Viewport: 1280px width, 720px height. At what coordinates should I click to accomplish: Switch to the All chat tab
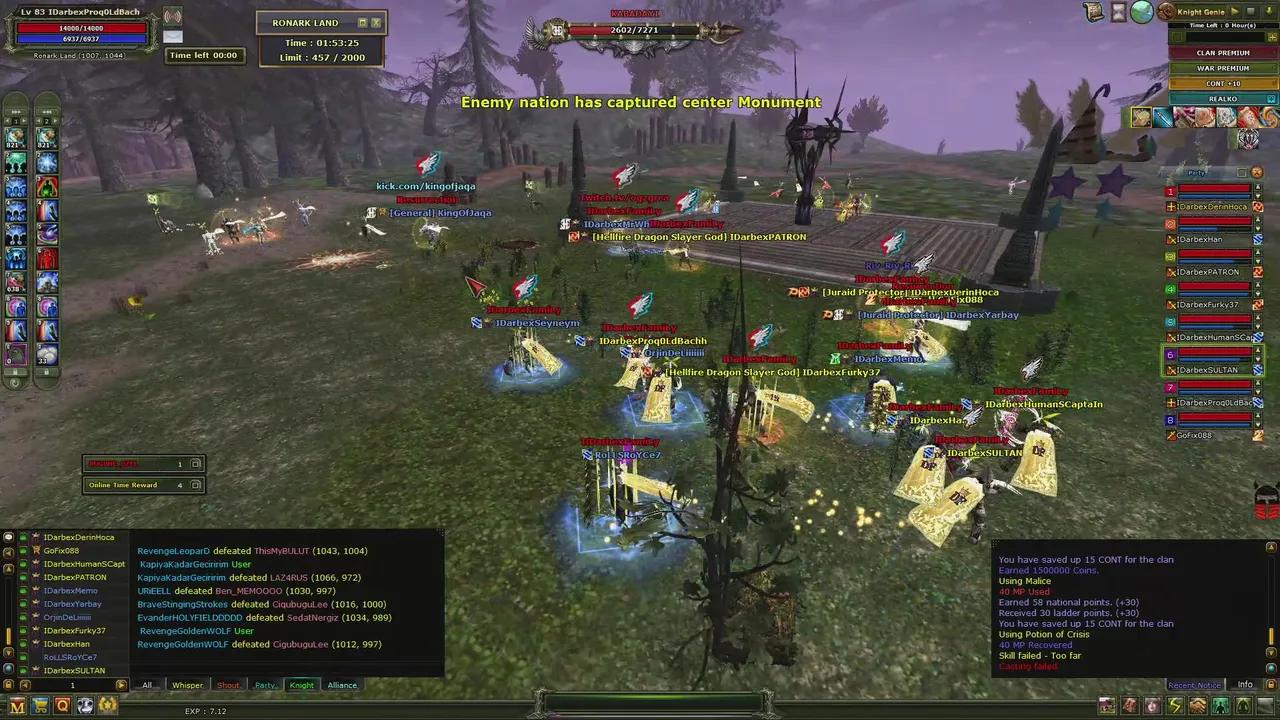(148, 685)
